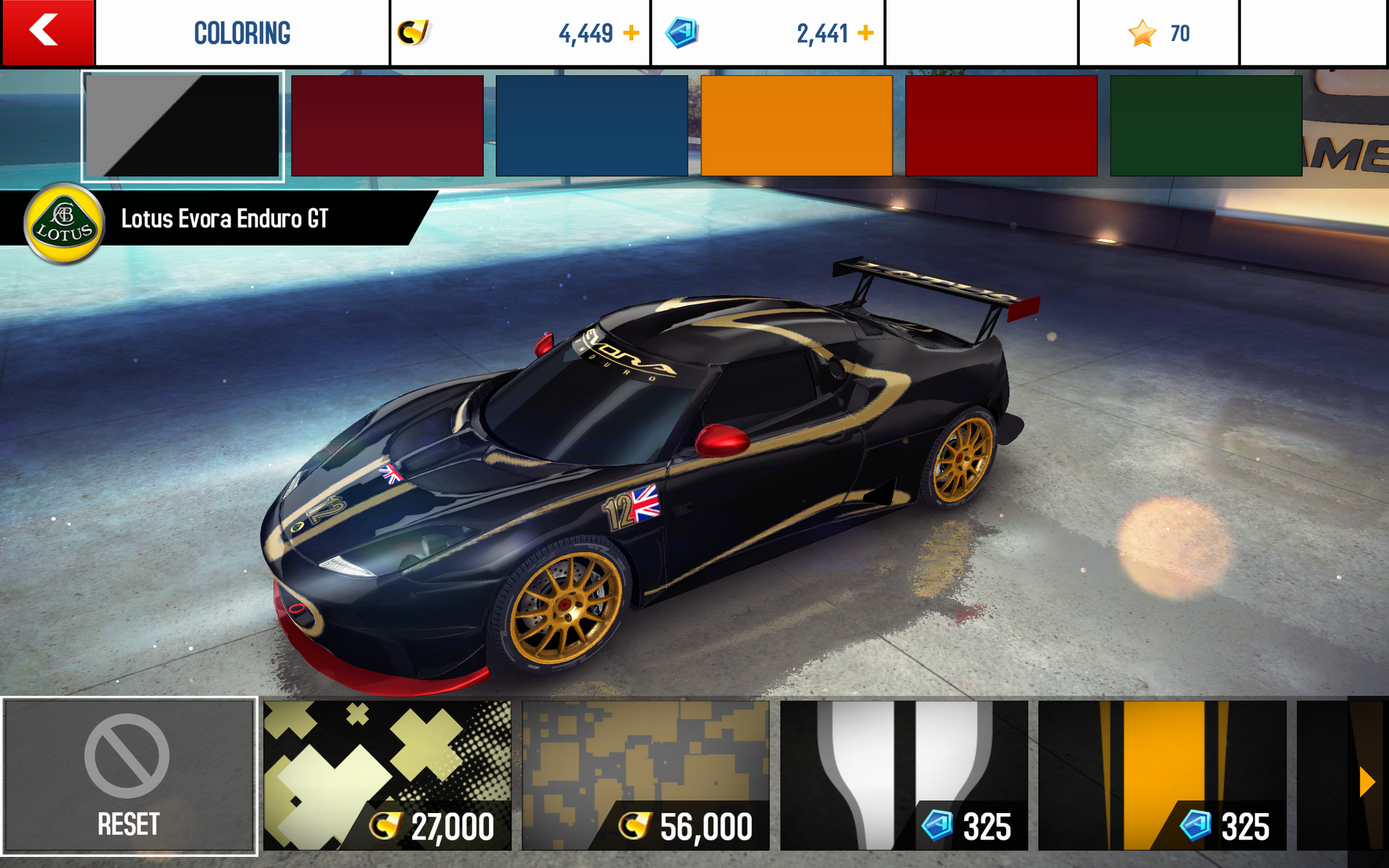1389x868 pixels.
Task: Choose the dark maroon color swatch
Action: point(387,126)
